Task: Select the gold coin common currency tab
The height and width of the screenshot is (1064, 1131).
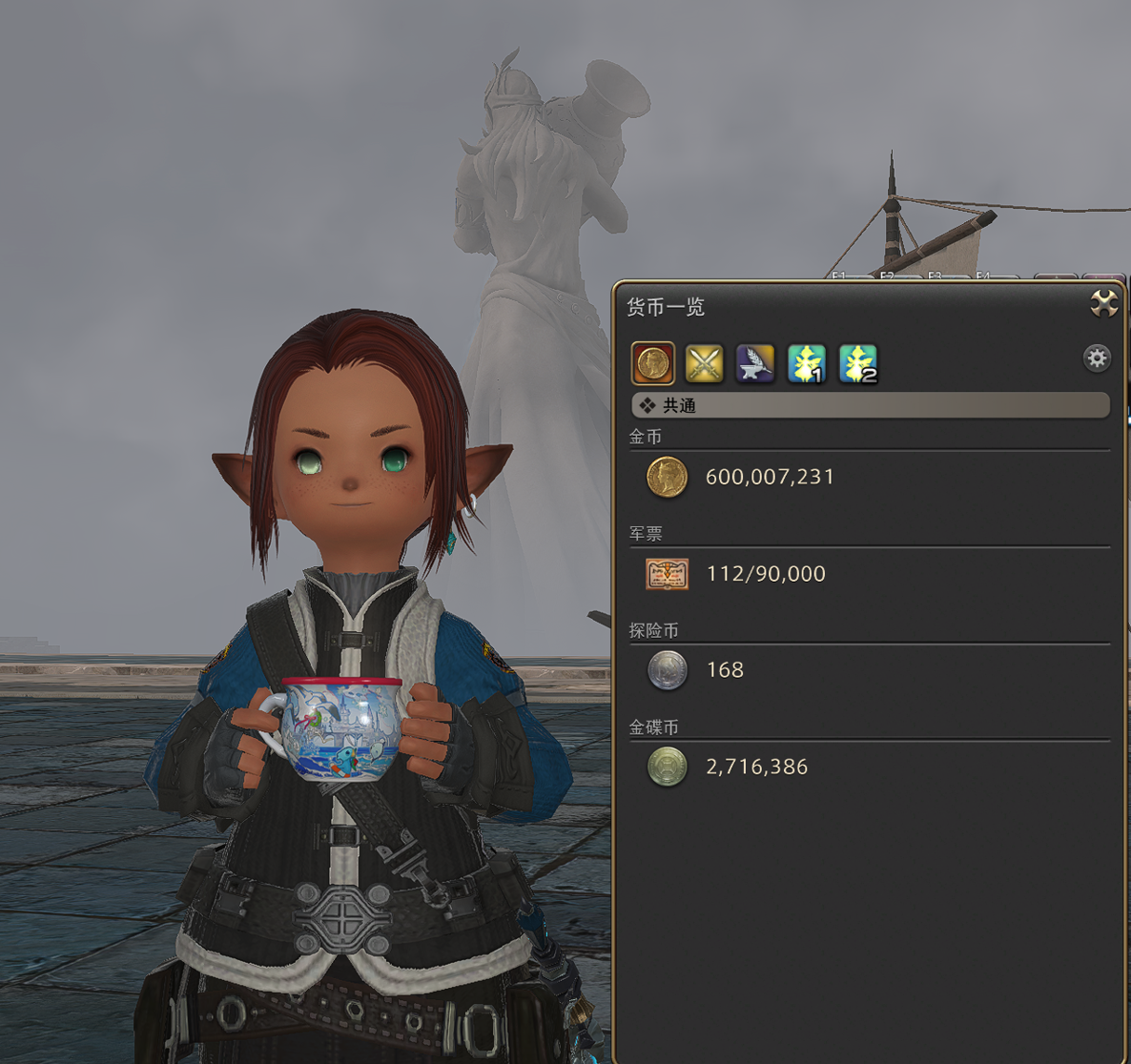Action: [x=653, y=363]
